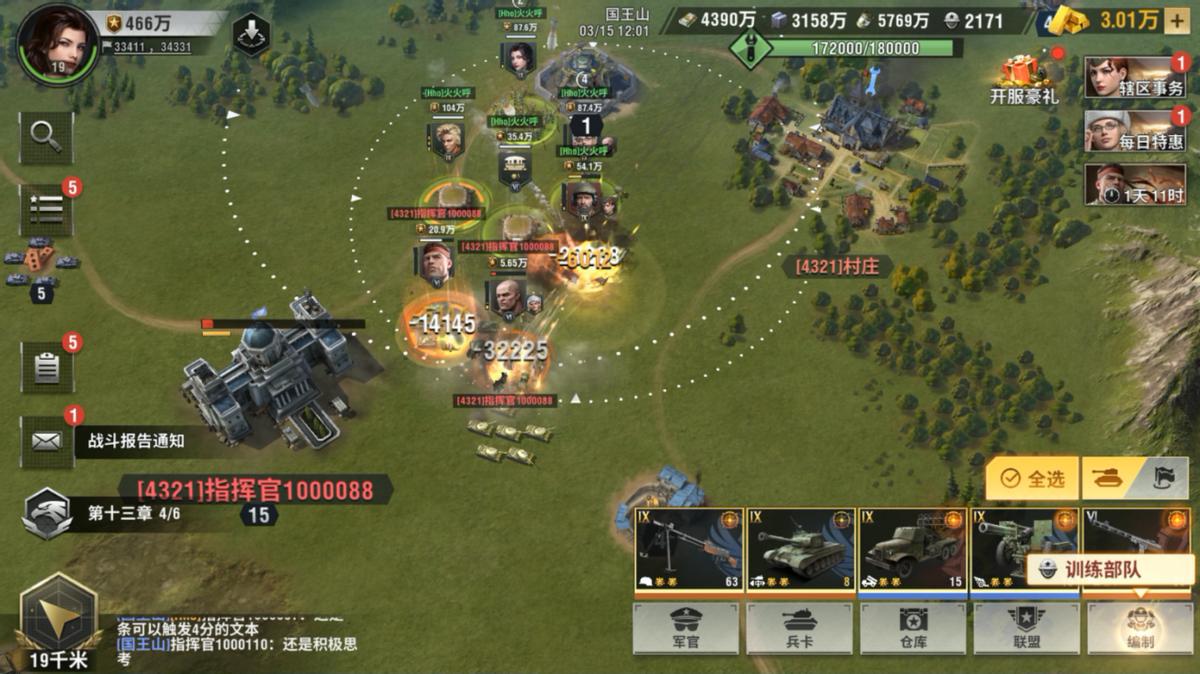Toggle the 全选 select-all button

[x=1034, y=479]
